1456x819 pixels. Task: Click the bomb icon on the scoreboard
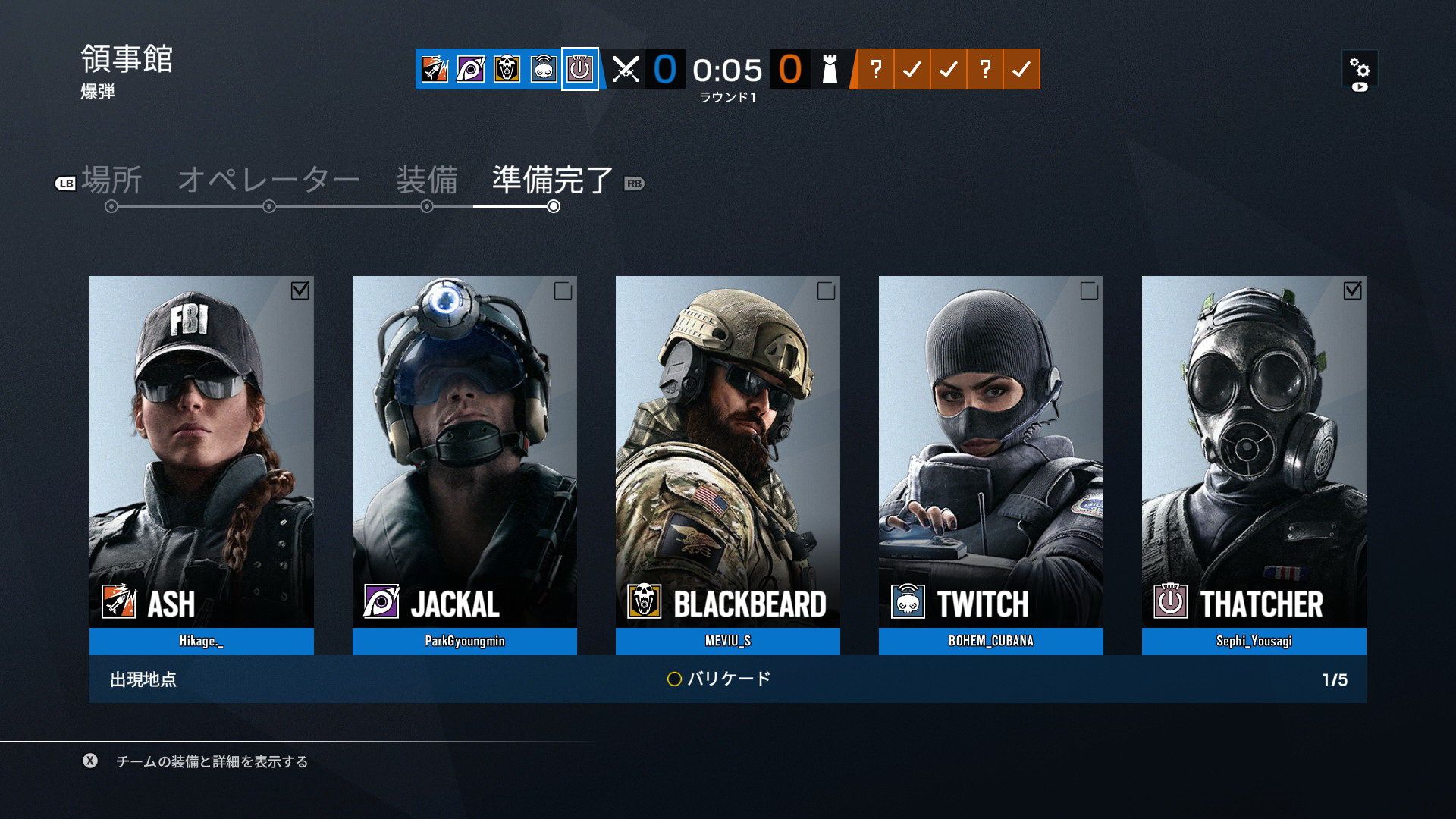point(830,71)
